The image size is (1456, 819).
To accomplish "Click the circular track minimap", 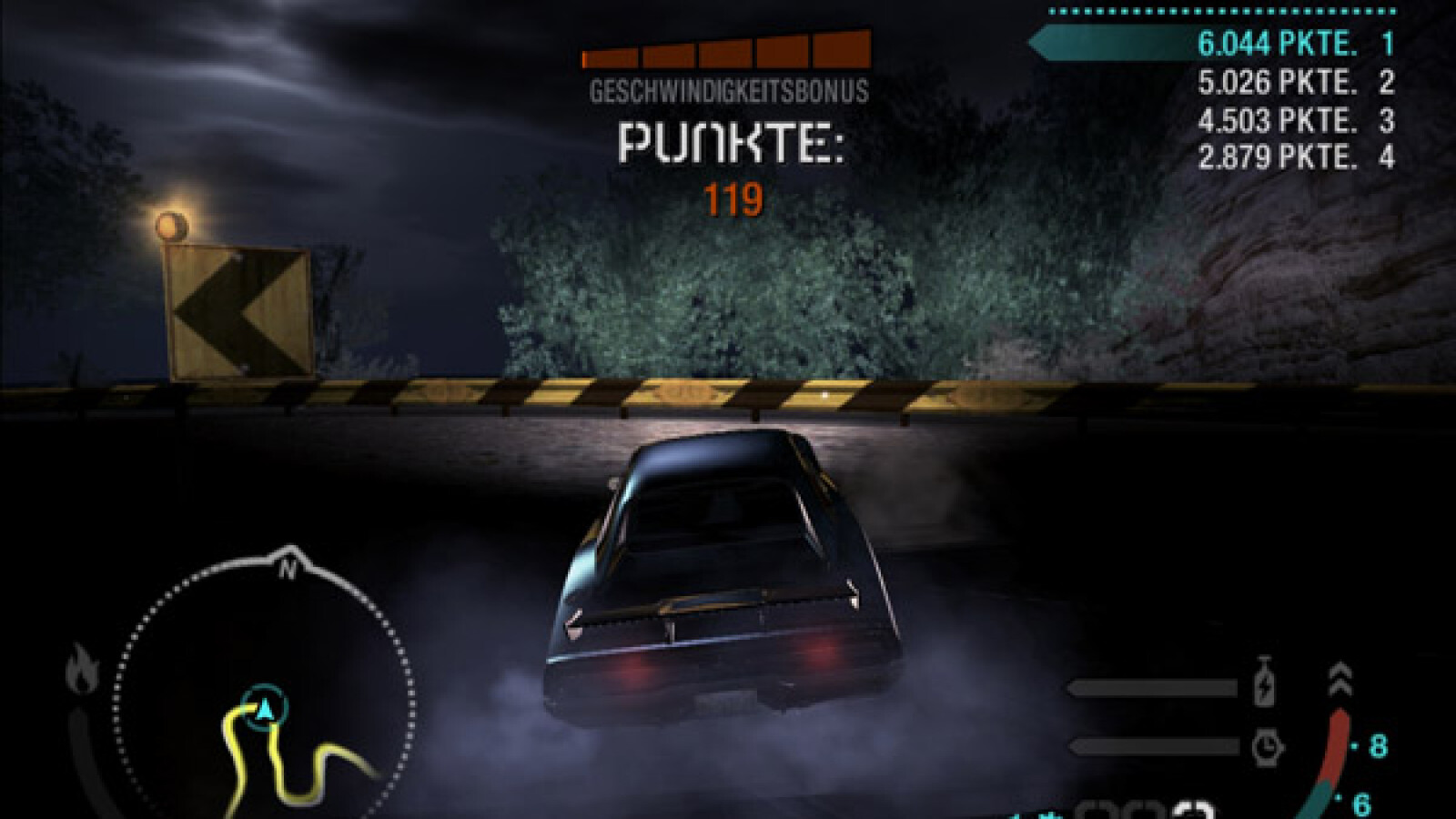I will pos(264,701).
